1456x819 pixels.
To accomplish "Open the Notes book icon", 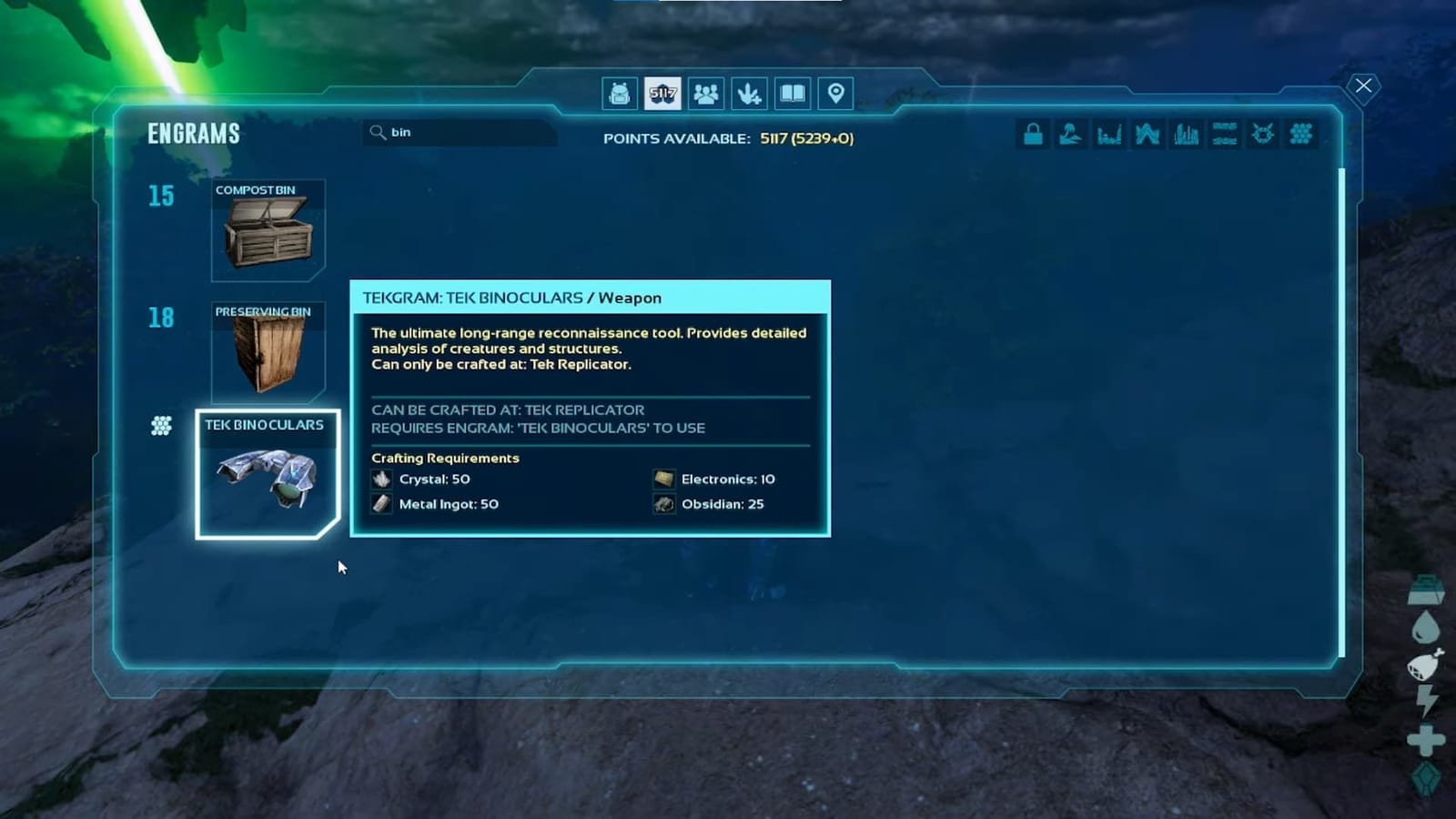I will point(791,92).
